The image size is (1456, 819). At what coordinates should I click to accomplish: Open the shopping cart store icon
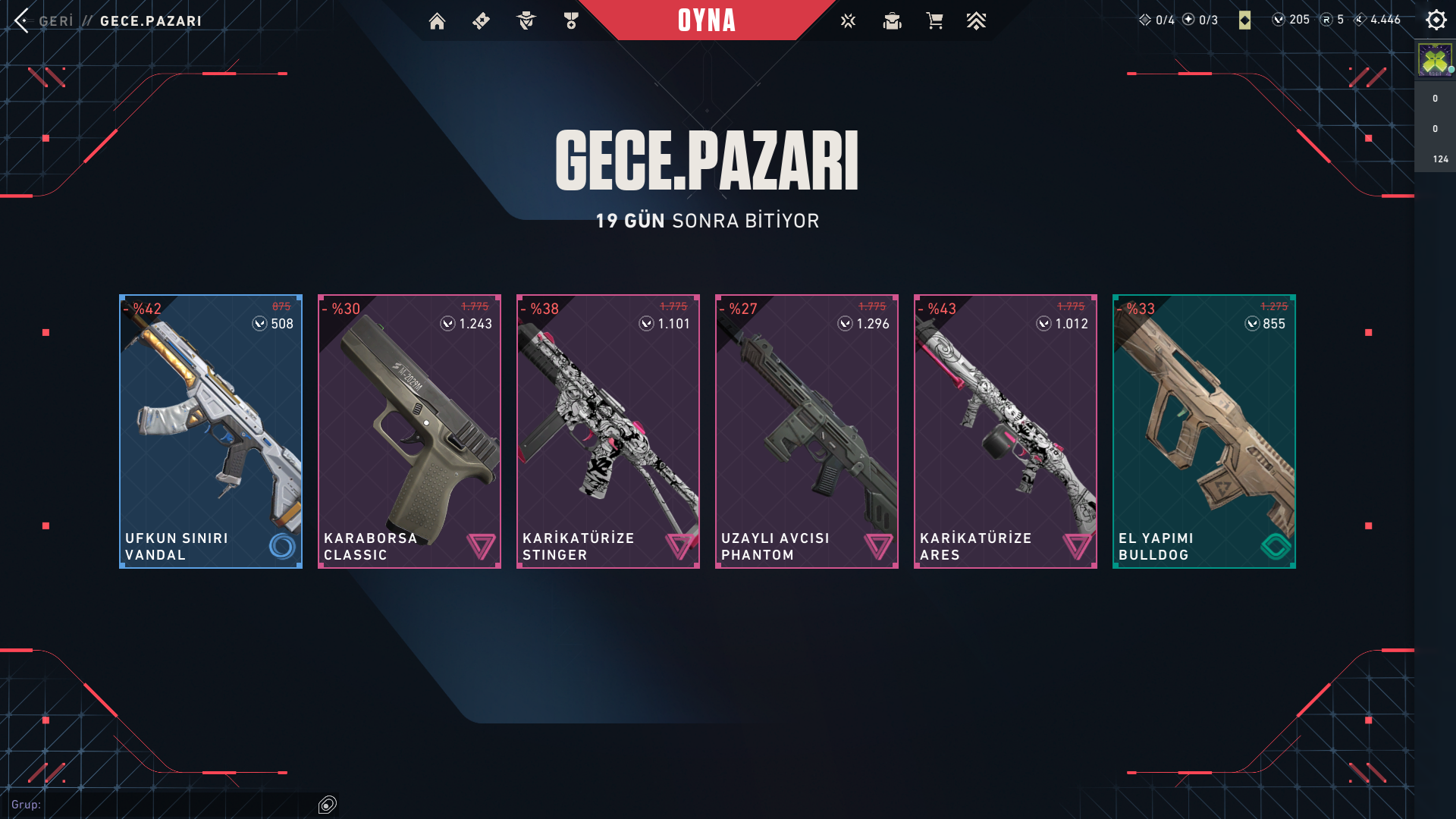tap(934, 21)
